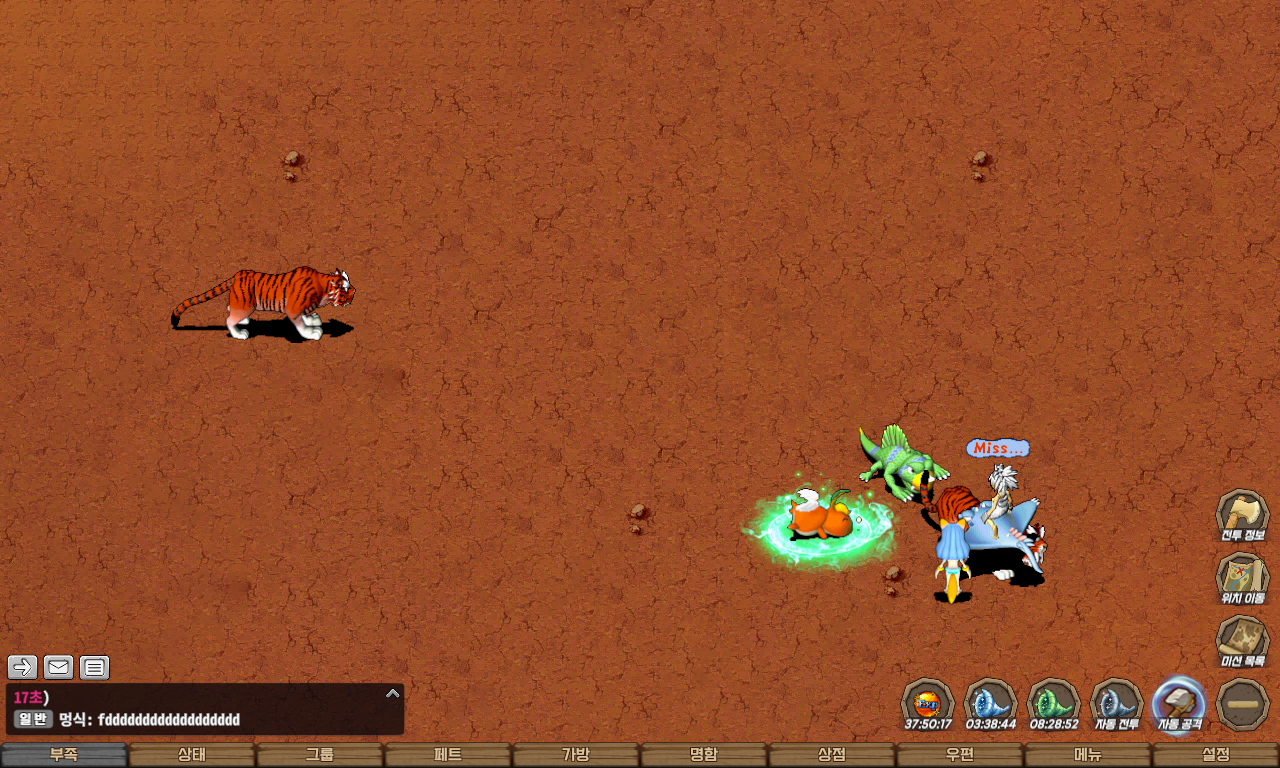Open the 상태 status menu

[192, 755]
